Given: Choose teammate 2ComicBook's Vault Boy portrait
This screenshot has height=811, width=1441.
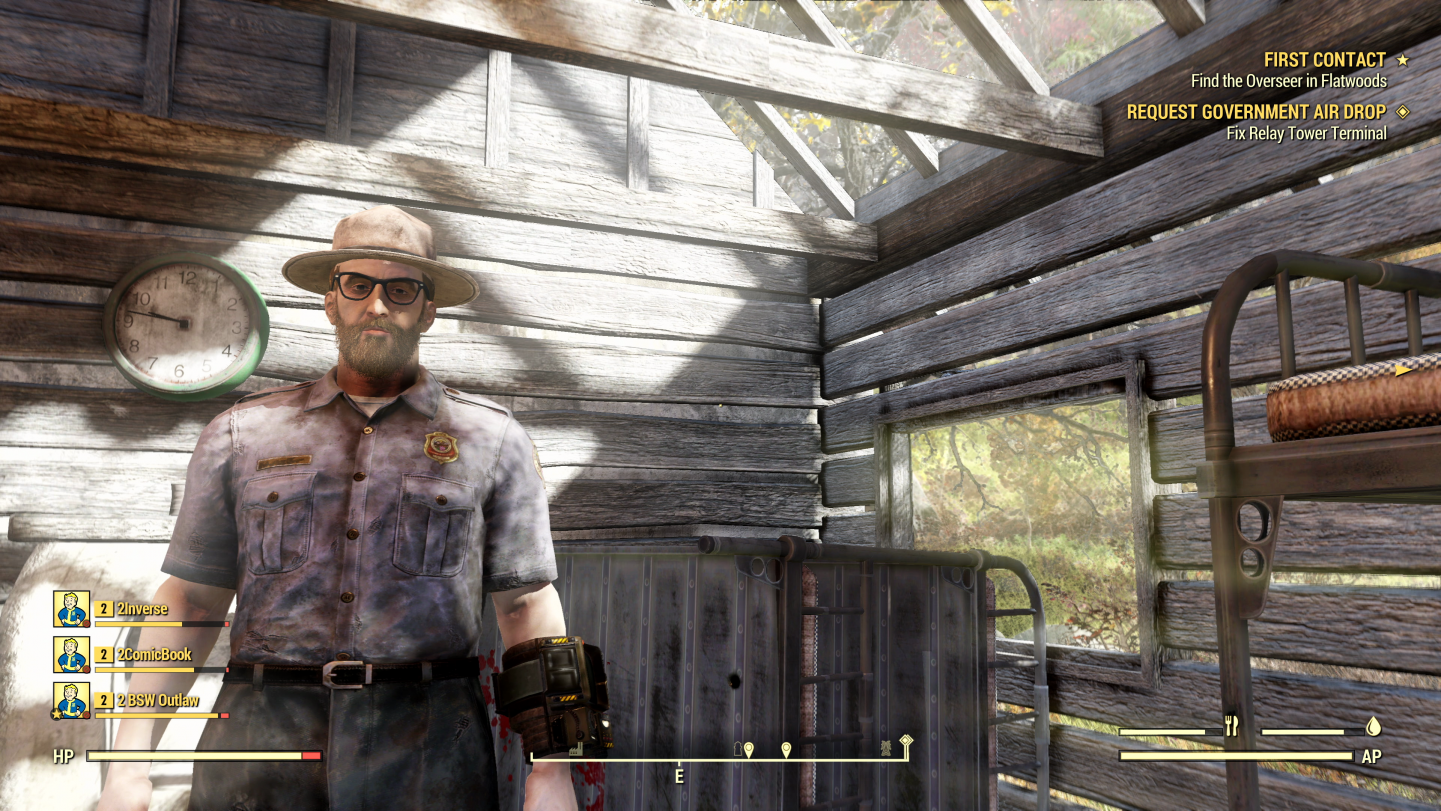Looking at the screenshot, I should click(71, 655).
